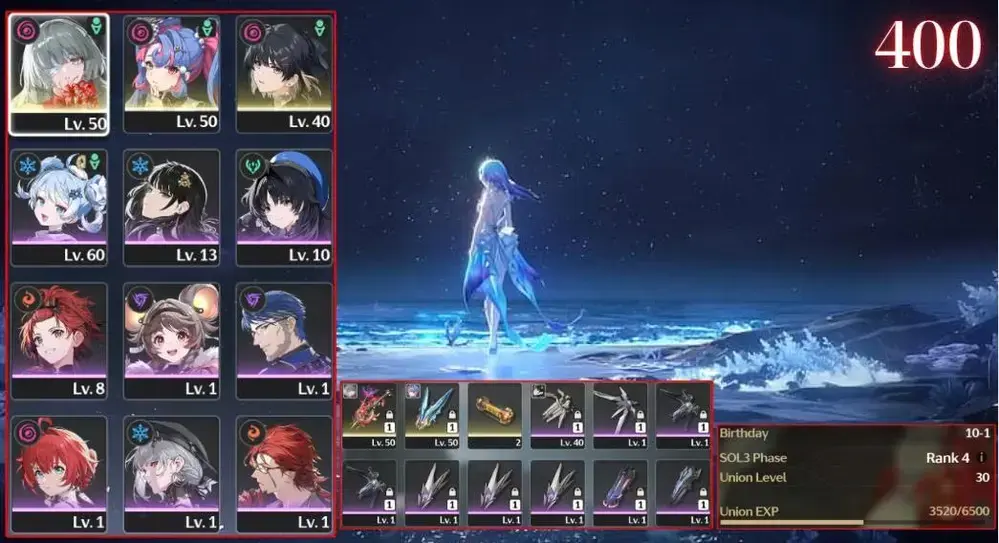
Task: Pick the black-haired Lv. 40 character portrait
Action: coord(284,73)
